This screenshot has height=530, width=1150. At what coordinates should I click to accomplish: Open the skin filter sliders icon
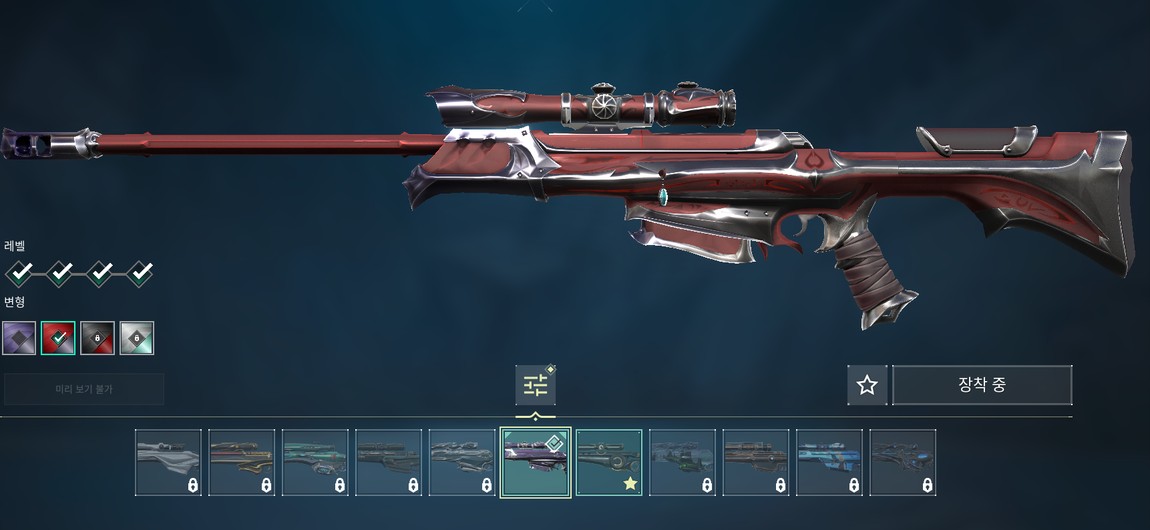coord(535,385)
